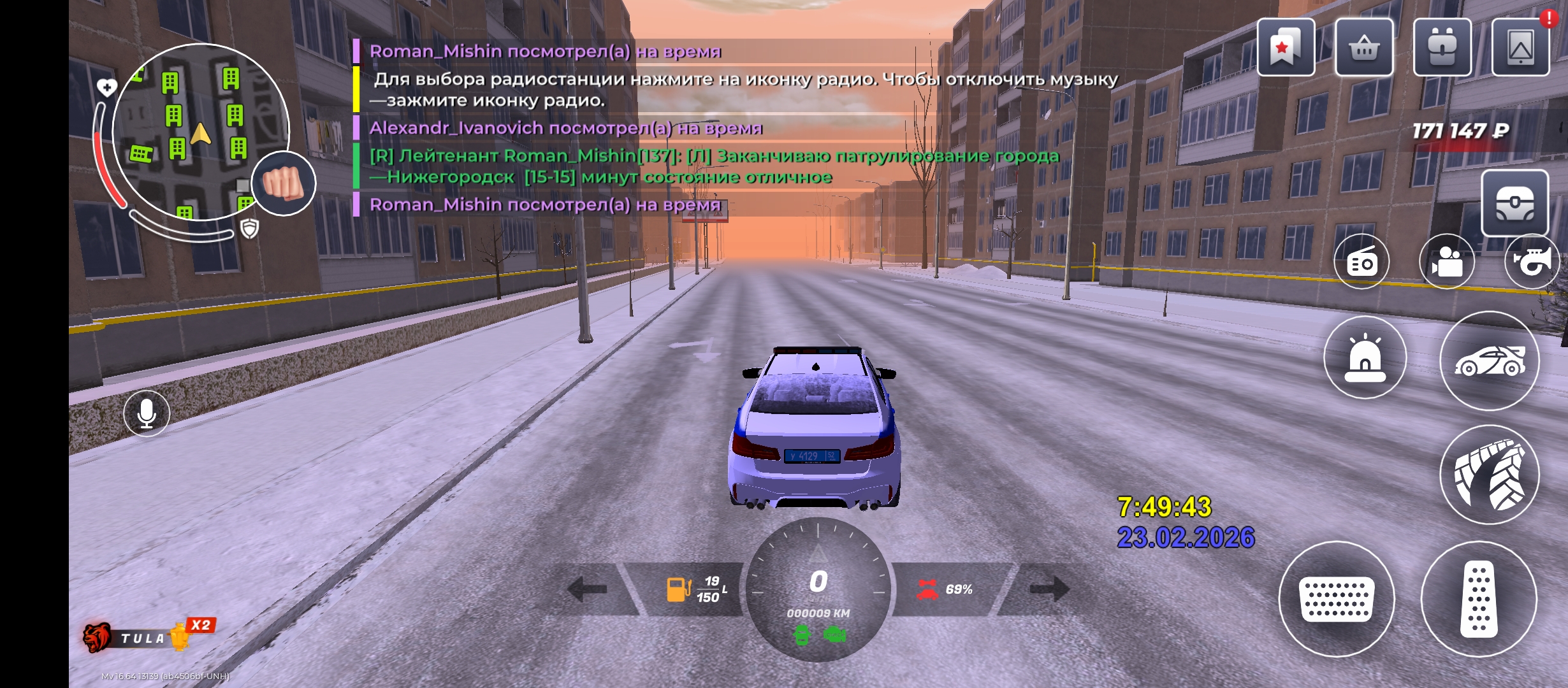Image resolution: width=1568 pixels, height=688 pixels.
Task: Switch the camera view
Action: tap(1446, 262)
